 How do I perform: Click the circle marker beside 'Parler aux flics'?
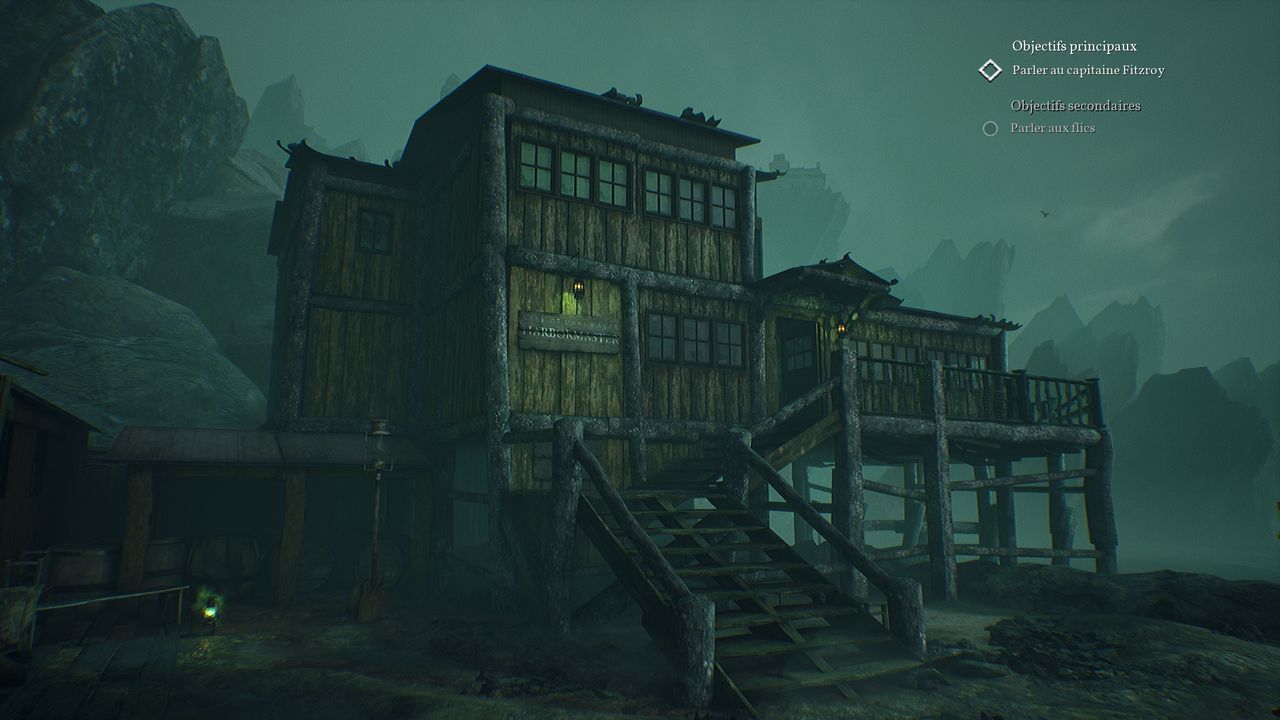[x=990, y=128]
